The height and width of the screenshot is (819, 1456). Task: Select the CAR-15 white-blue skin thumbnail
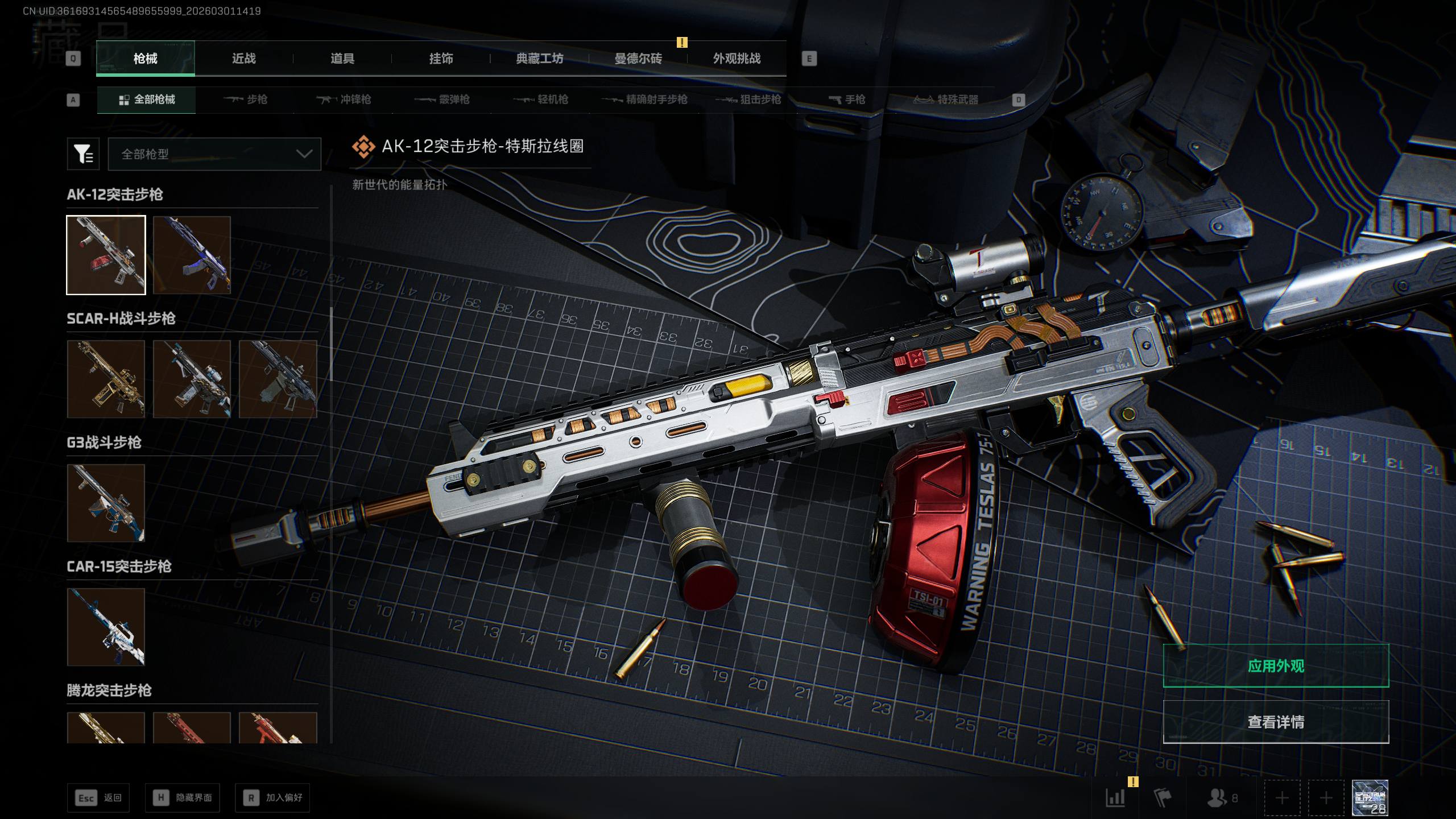point(106,627)
